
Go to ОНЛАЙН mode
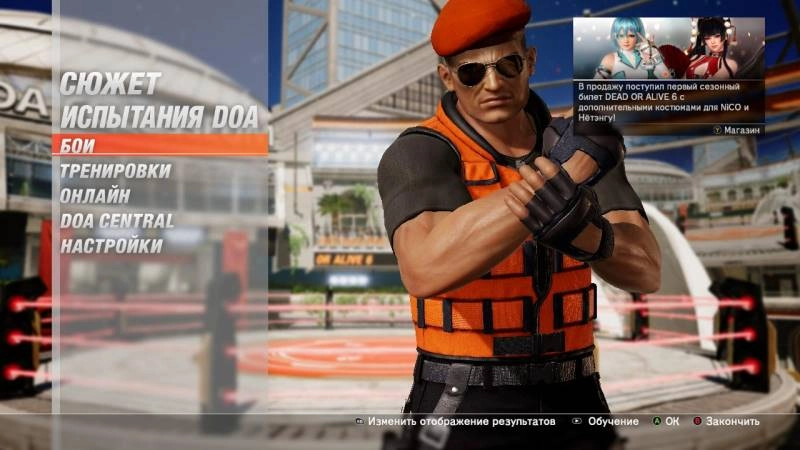pyautogui.click(x=95, y=196)
